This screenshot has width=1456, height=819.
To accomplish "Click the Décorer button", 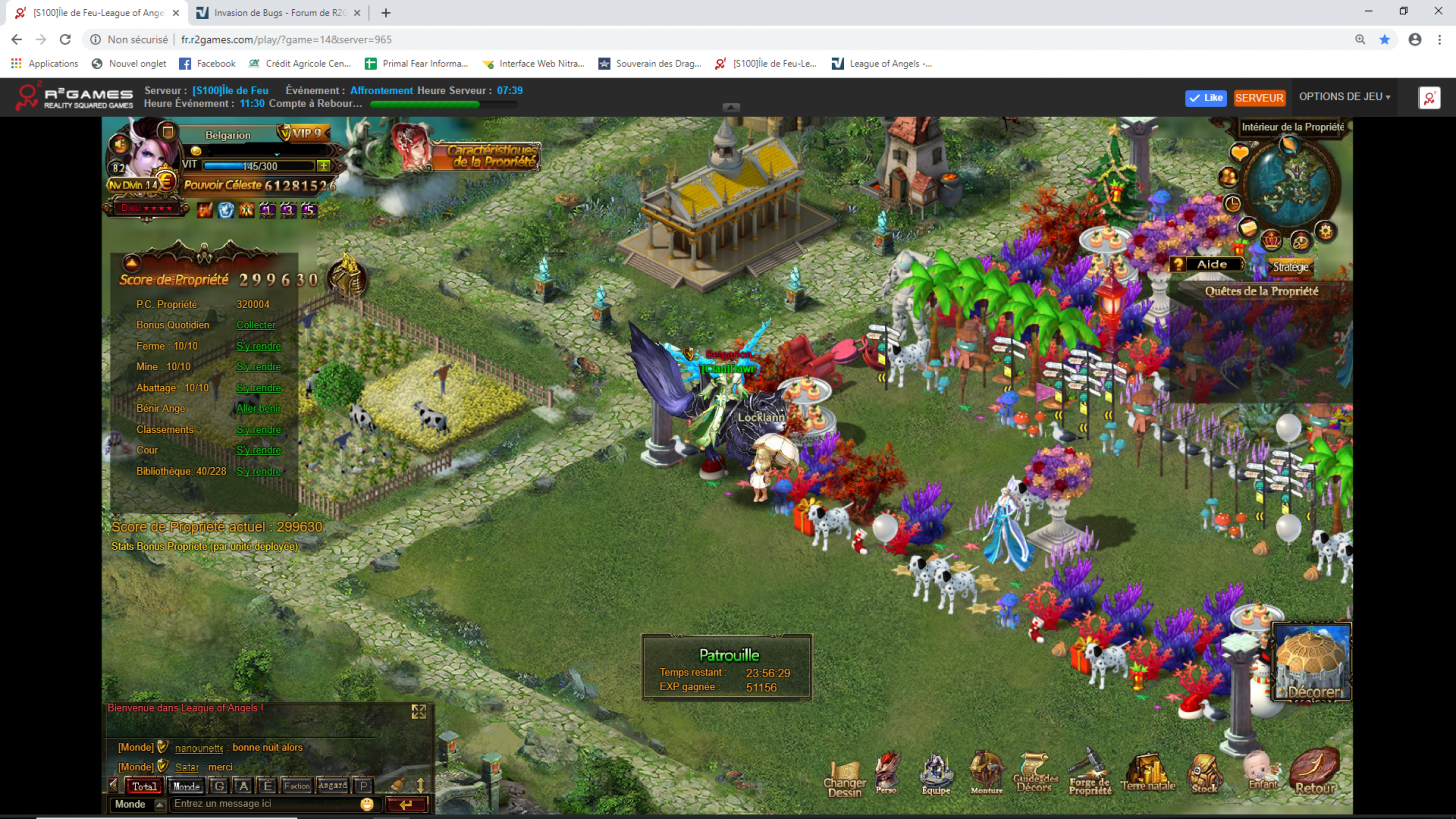I will [1312, 664].
